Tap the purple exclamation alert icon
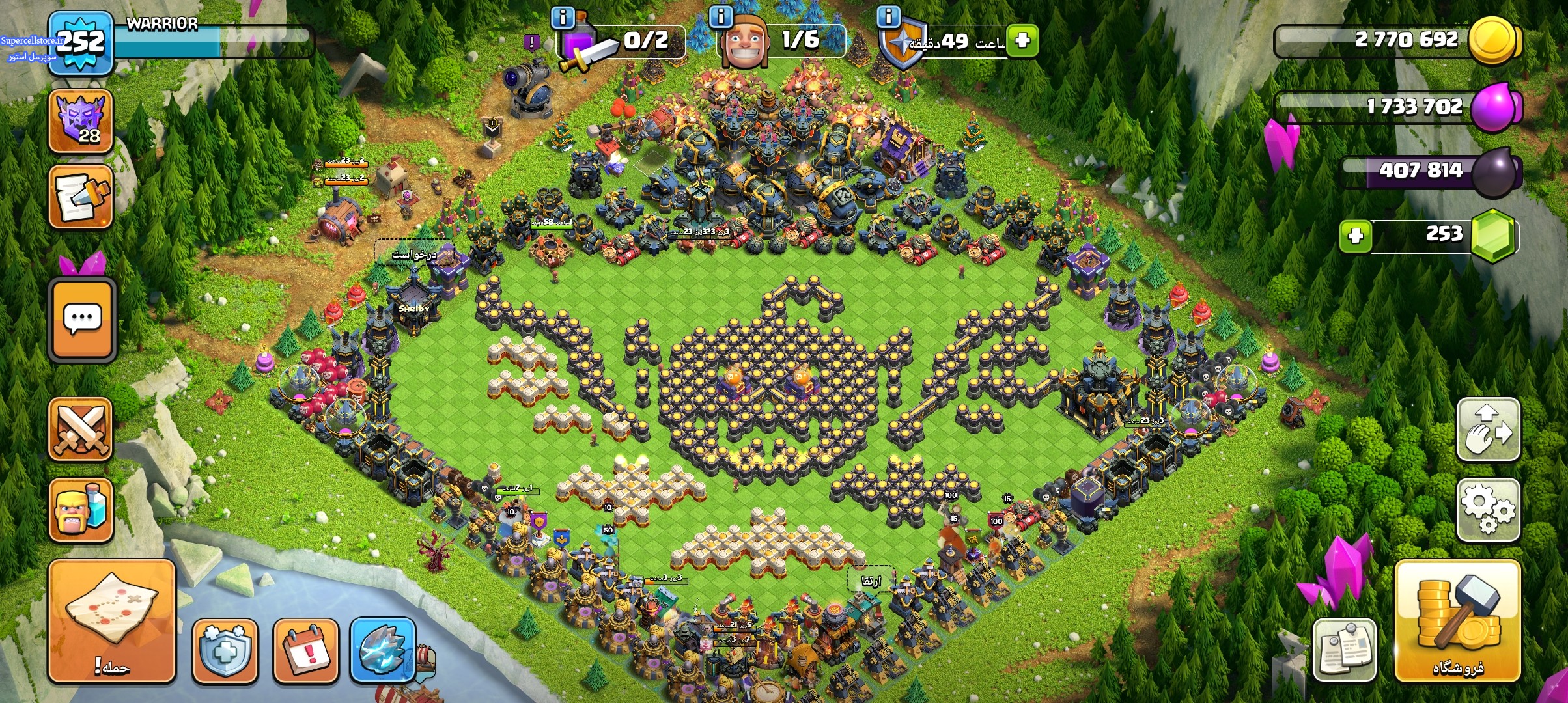The height and width of the screenshot is (703, 1568). 532,43
